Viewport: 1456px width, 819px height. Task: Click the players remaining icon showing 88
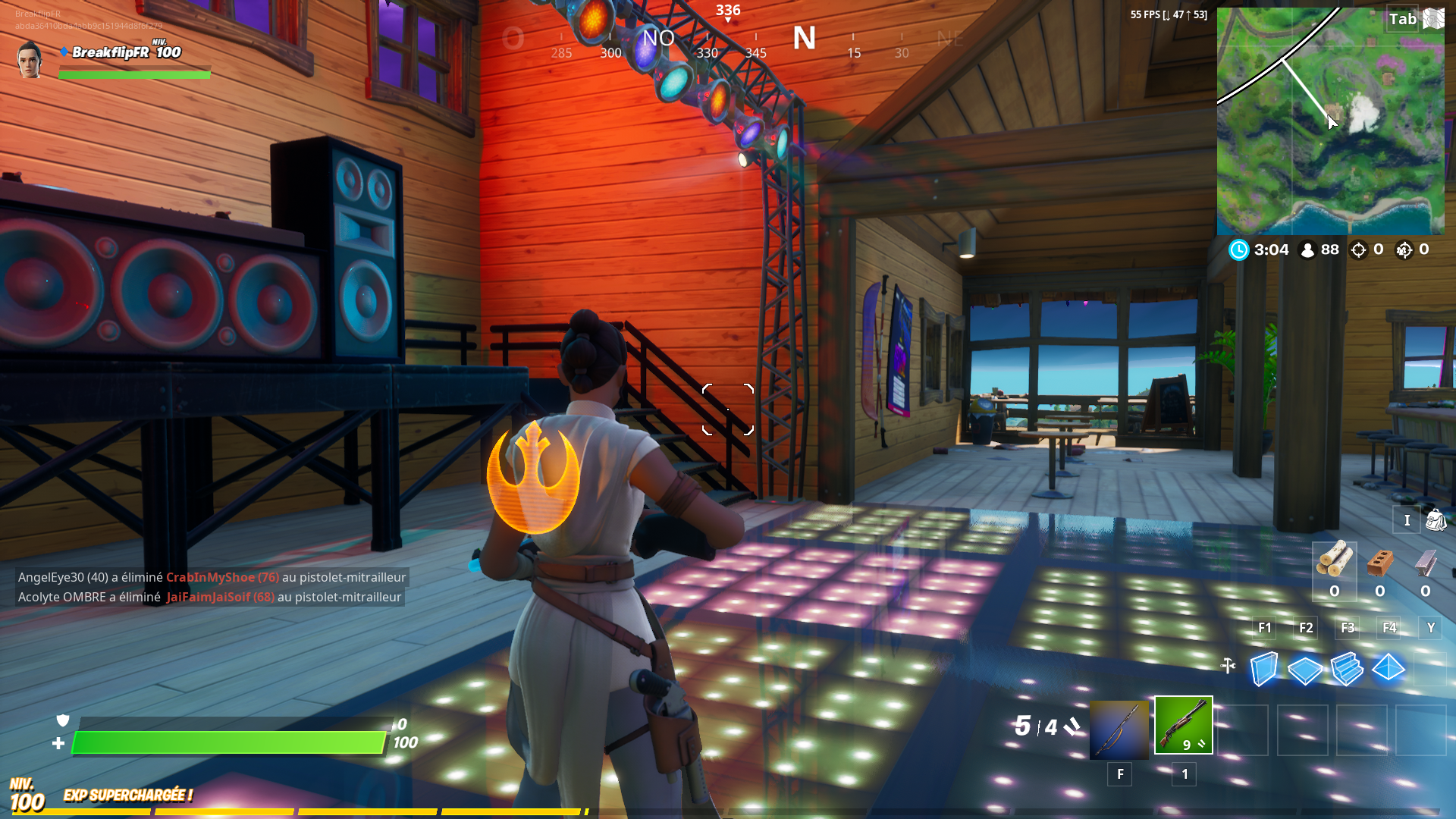pyautogui.click(x=1307, y=249)
